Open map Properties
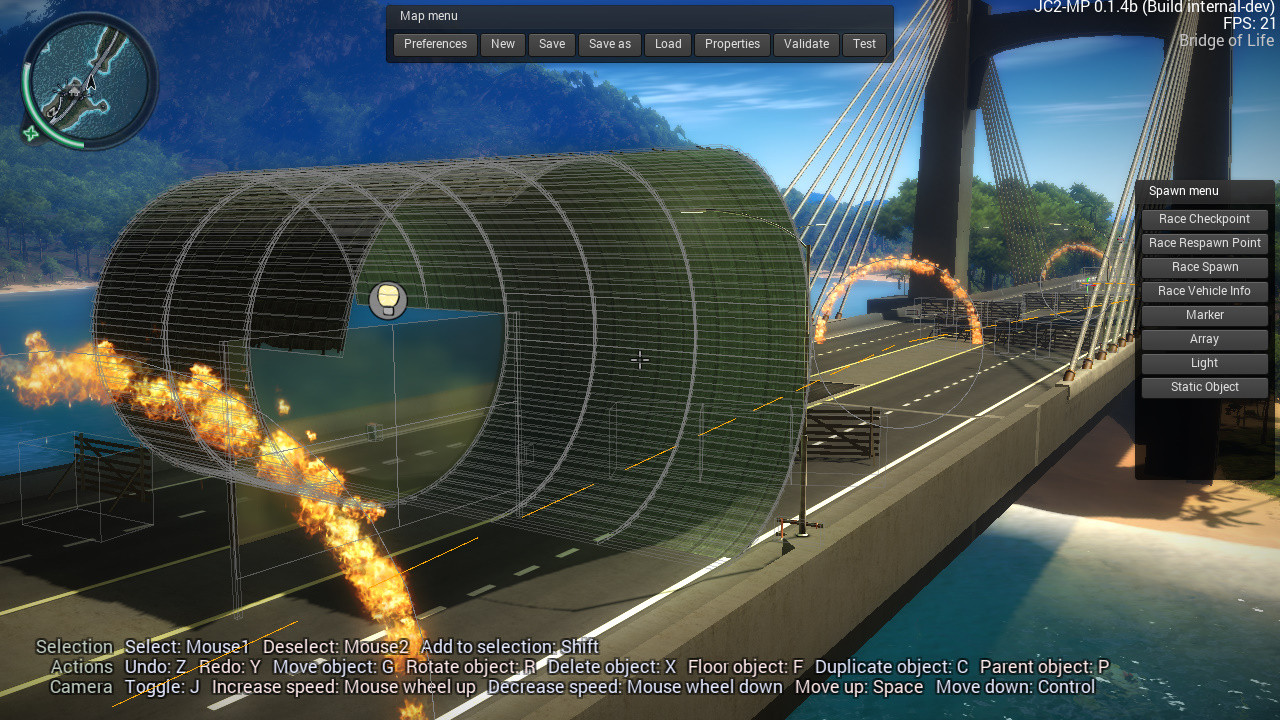Screen dimensions: 1280x720 coord(732,44)
